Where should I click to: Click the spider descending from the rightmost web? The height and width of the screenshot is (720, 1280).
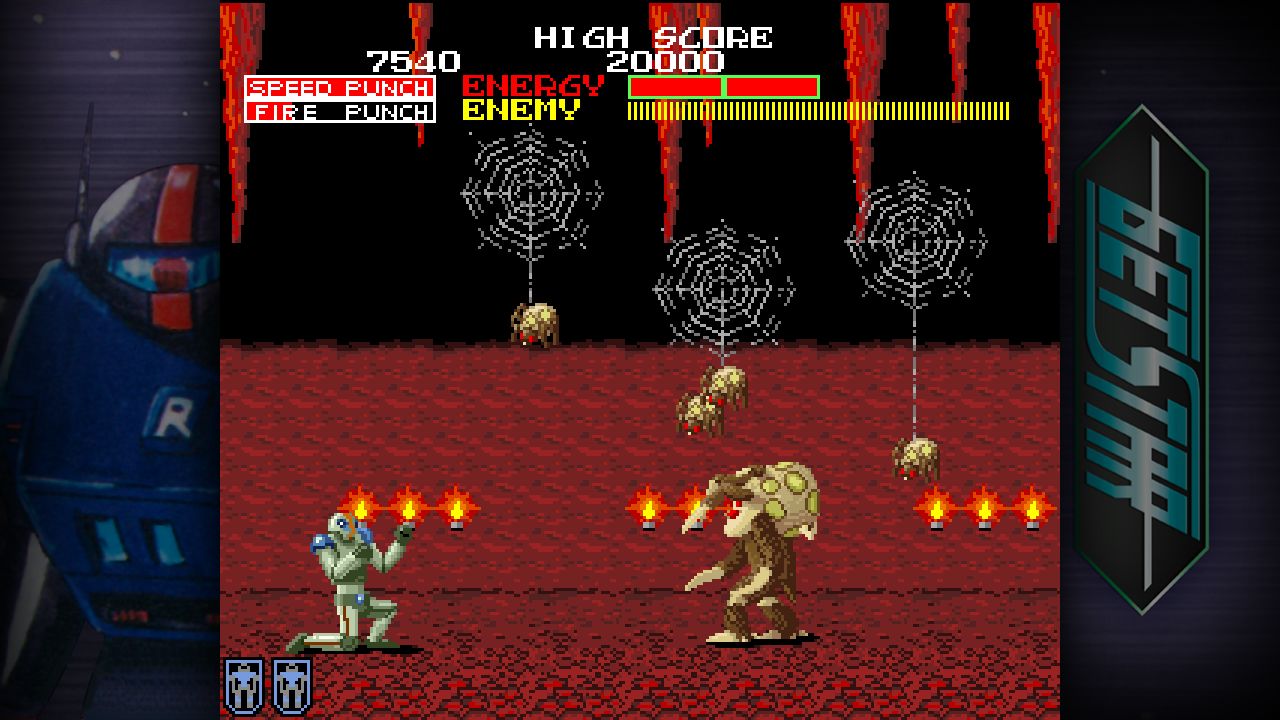tap(914, 460)
